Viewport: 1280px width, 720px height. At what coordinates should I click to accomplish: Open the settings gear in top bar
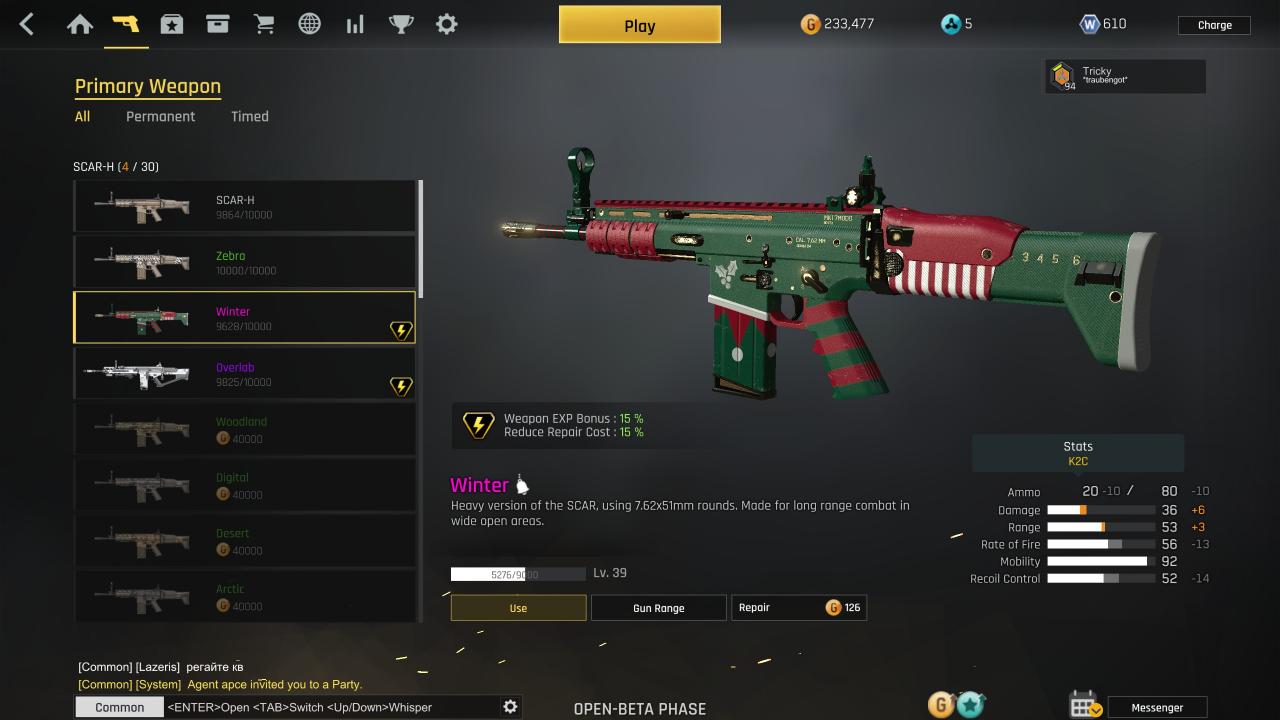point(447,25)
